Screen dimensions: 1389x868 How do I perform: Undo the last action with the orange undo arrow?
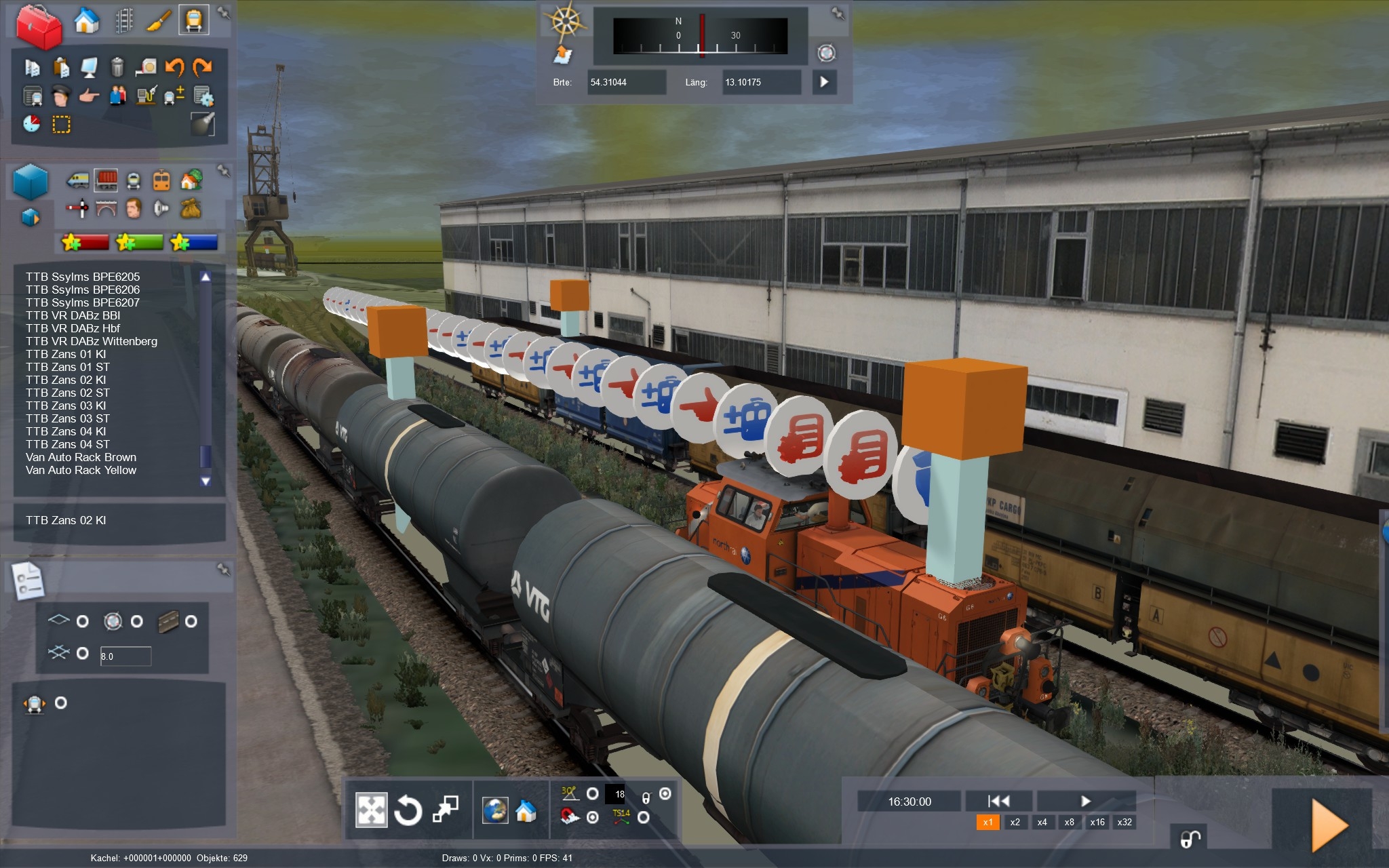coord(174,66)
